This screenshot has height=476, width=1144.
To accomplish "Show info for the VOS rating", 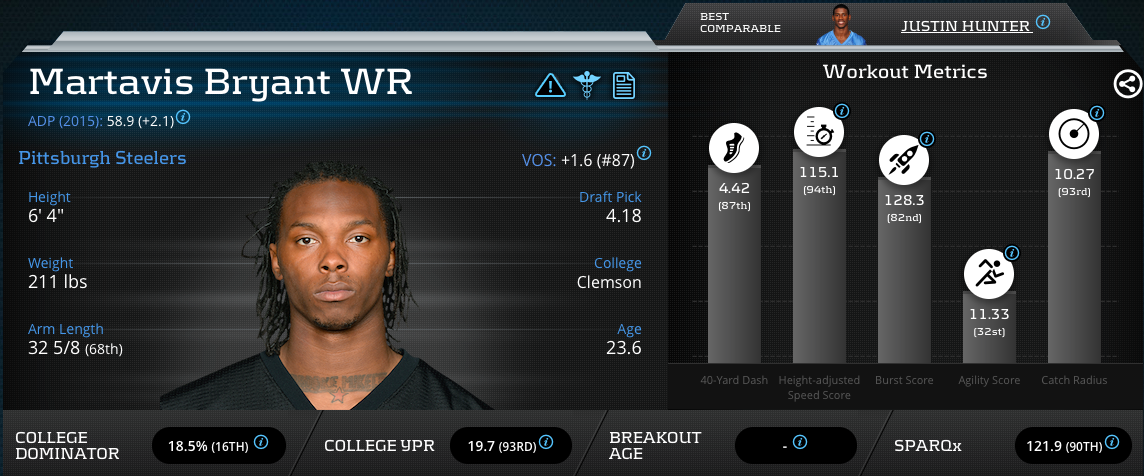I will (644, 154).
